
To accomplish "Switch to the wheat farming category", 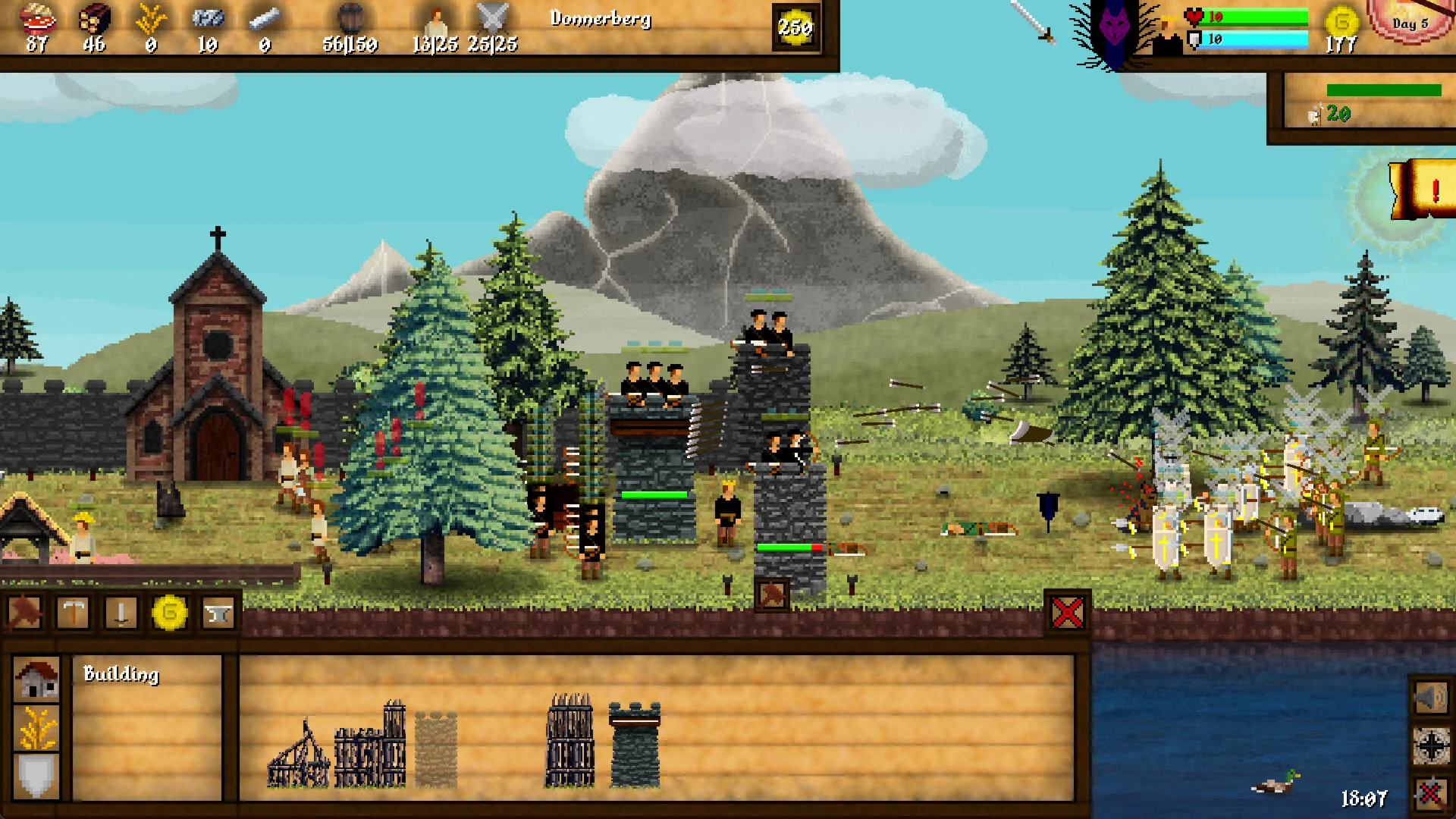I will [36, 728].
